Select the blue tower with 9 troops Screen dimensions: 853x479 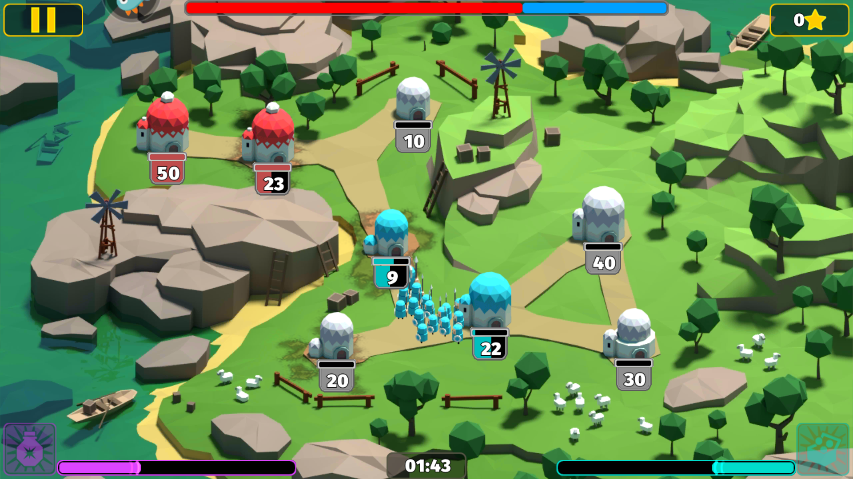(390, 234)
